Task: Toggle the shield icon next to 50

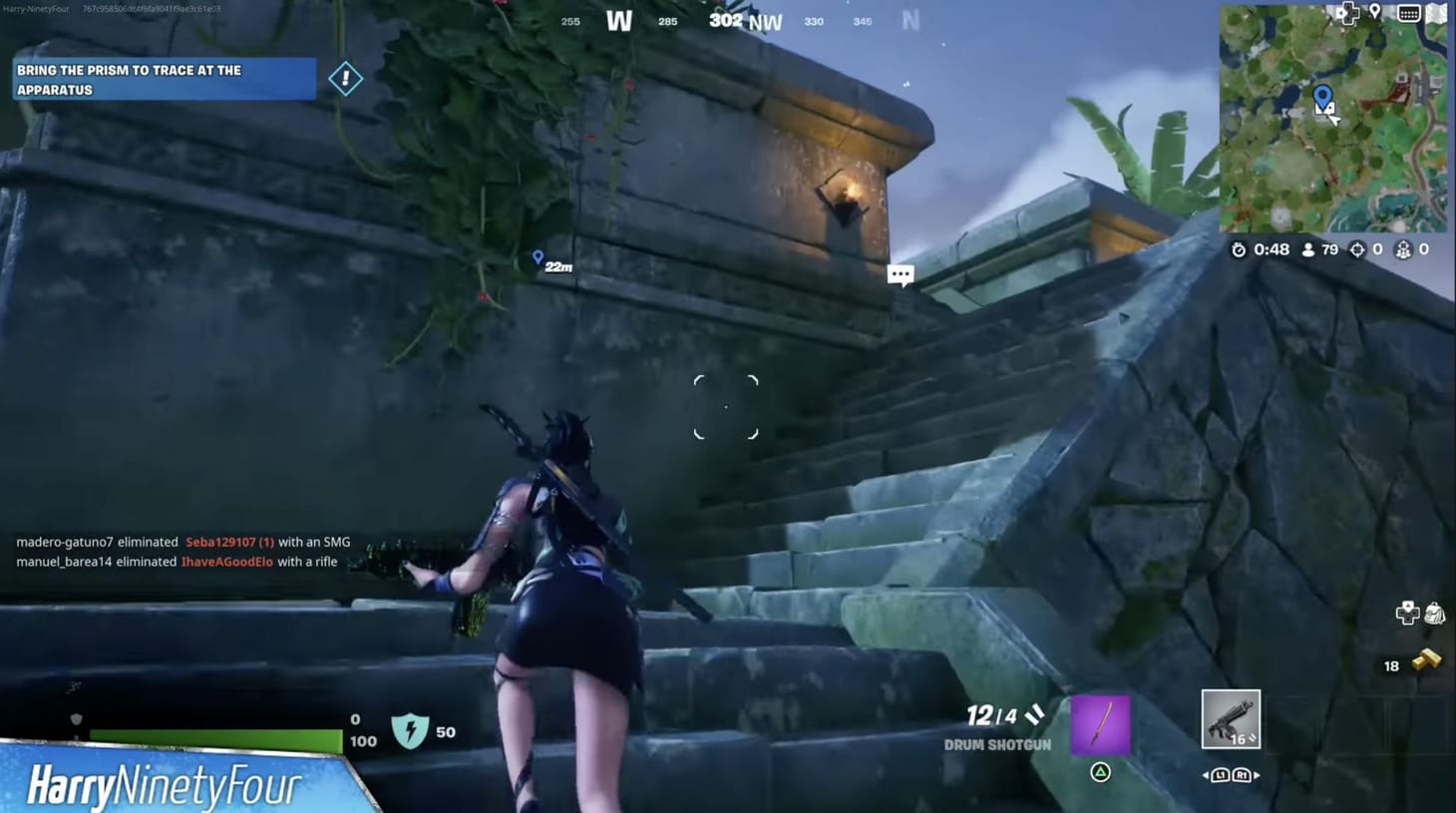Action: tap(412, 728)
